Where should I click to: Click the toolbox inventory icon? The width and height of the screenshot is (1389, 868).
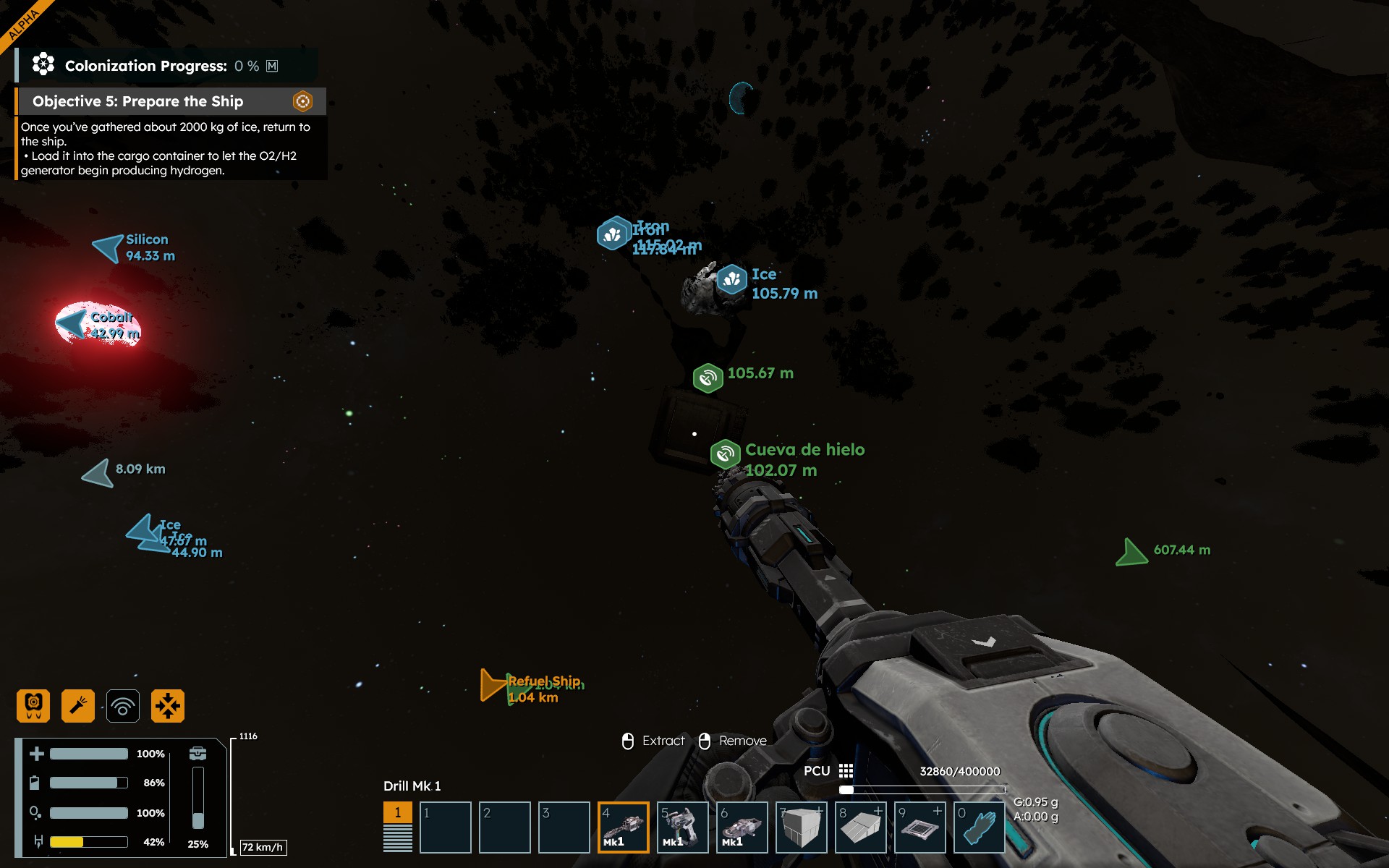(x=197, y=754)
